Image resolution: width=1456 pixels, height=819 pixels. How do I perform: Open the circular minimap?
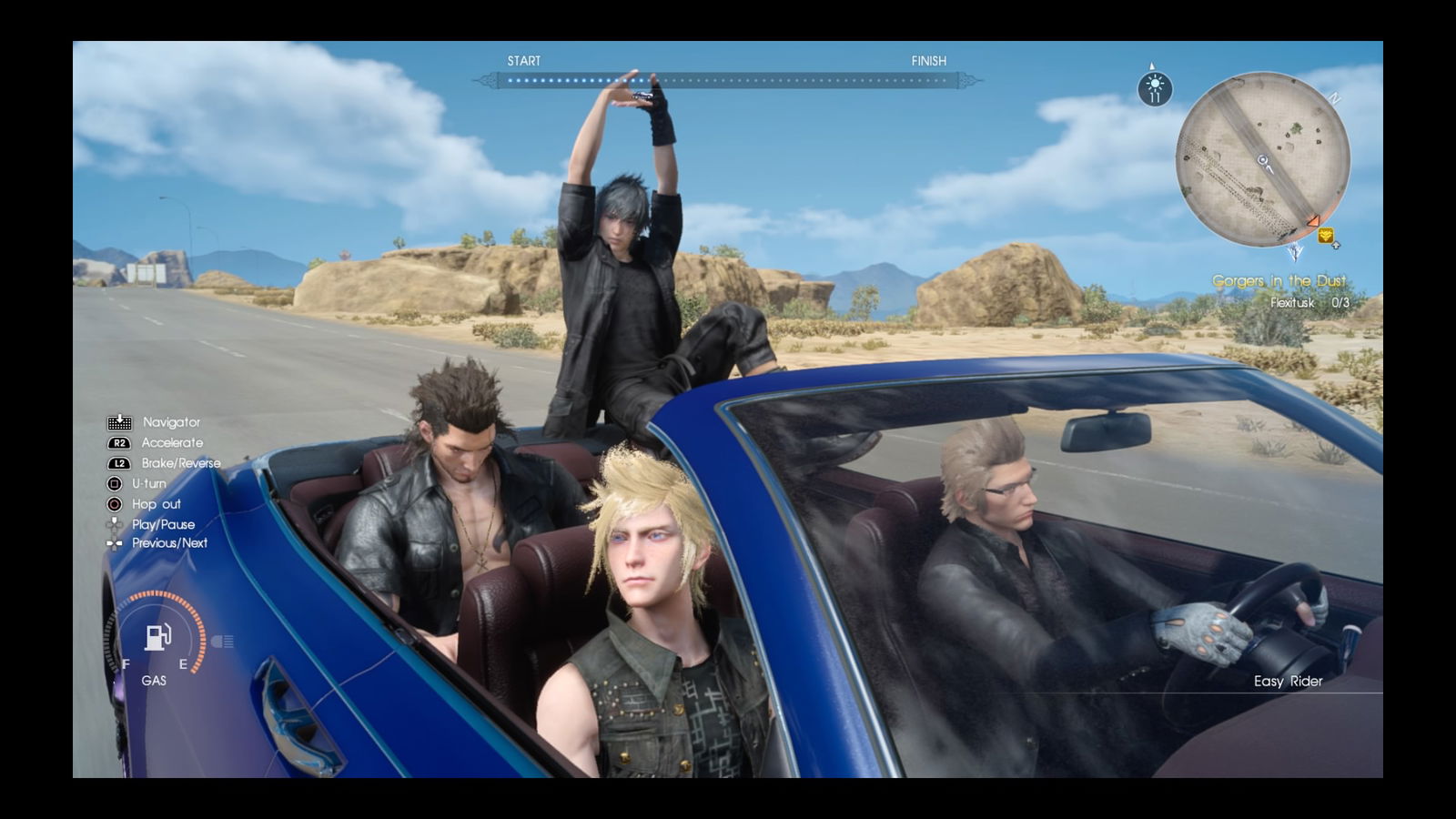pyautogui.click(x=1262, y=160)
